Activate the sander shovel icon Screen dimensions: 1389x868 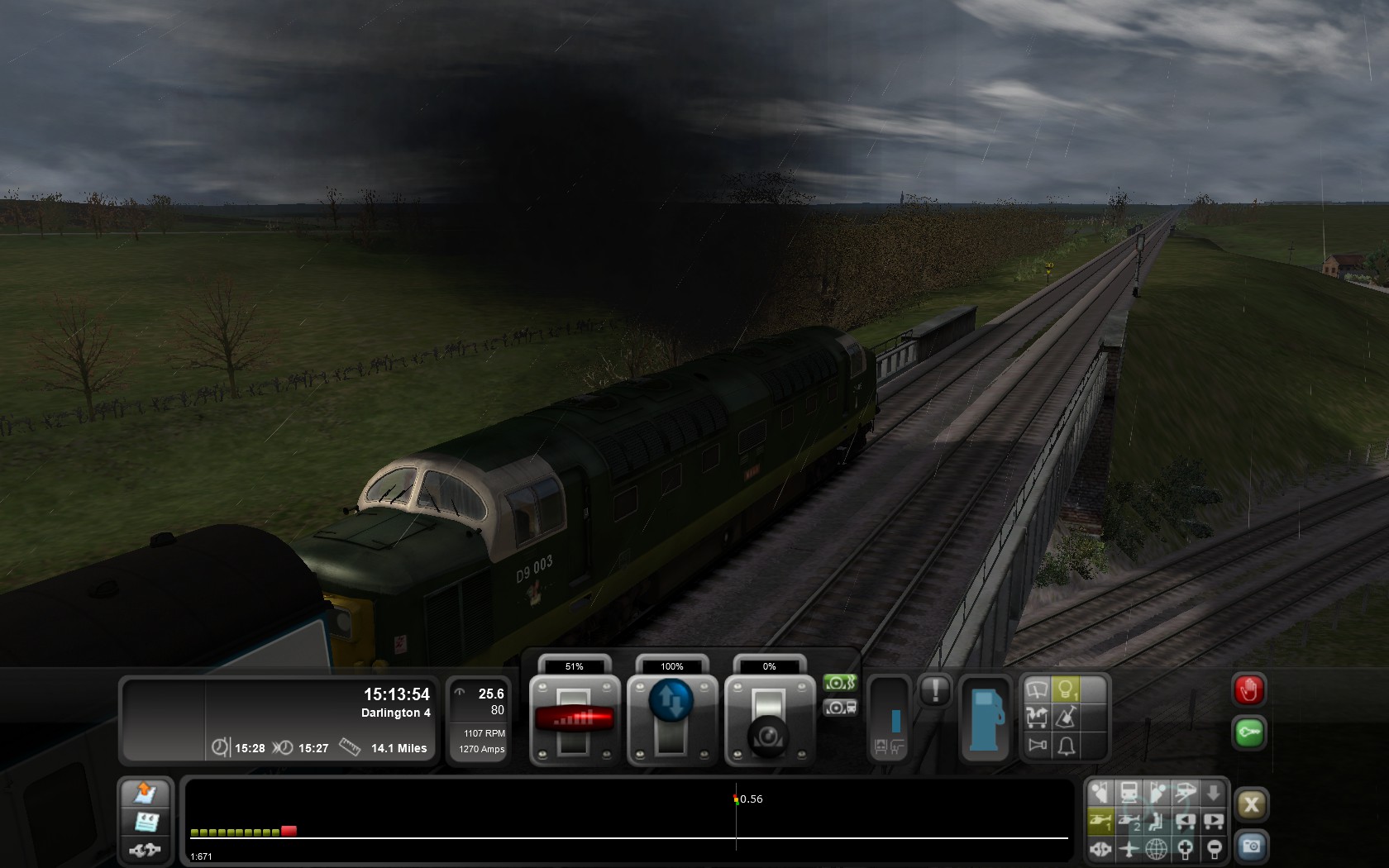pos(1067,717)
